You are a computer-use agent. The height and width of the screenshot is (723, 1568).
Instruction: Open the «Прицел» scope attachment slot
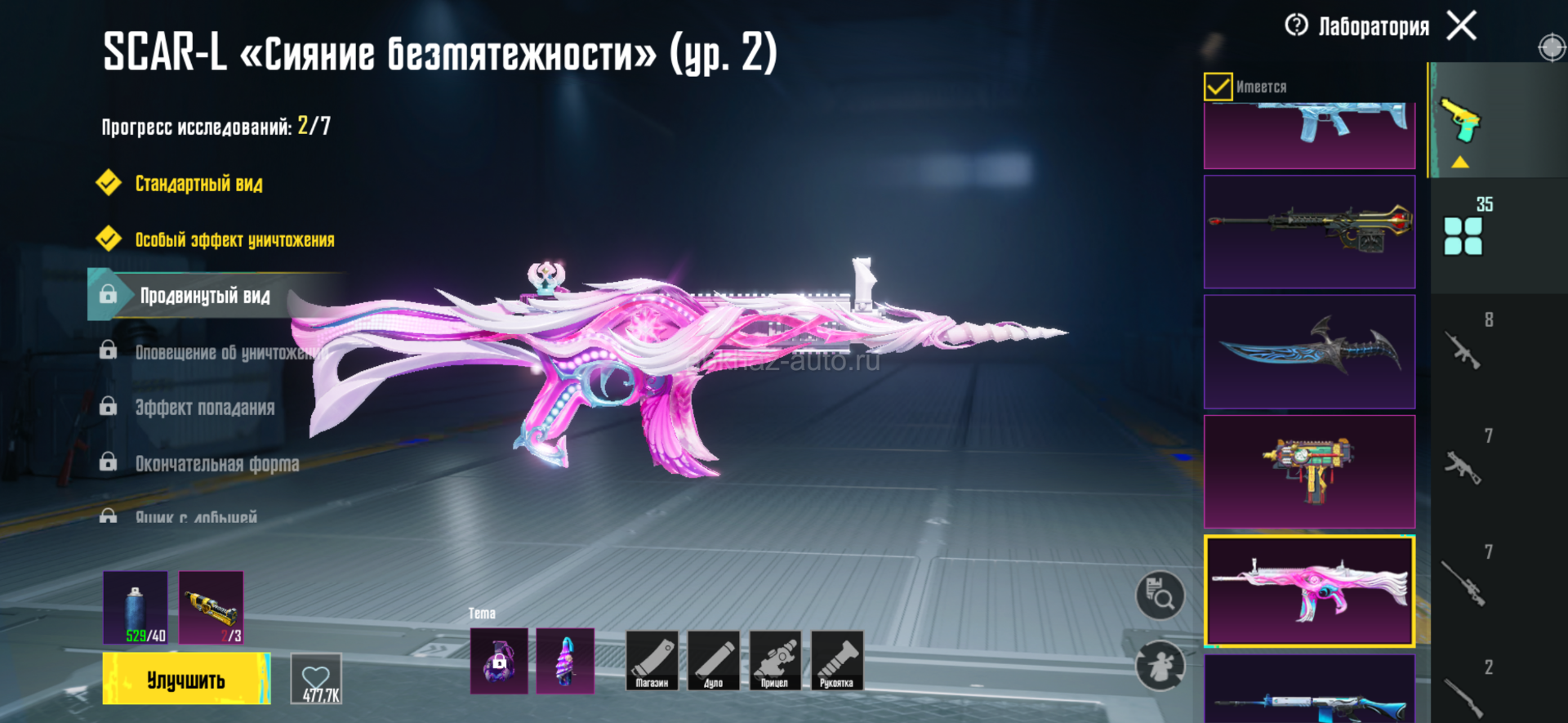(x=775, y=661)
